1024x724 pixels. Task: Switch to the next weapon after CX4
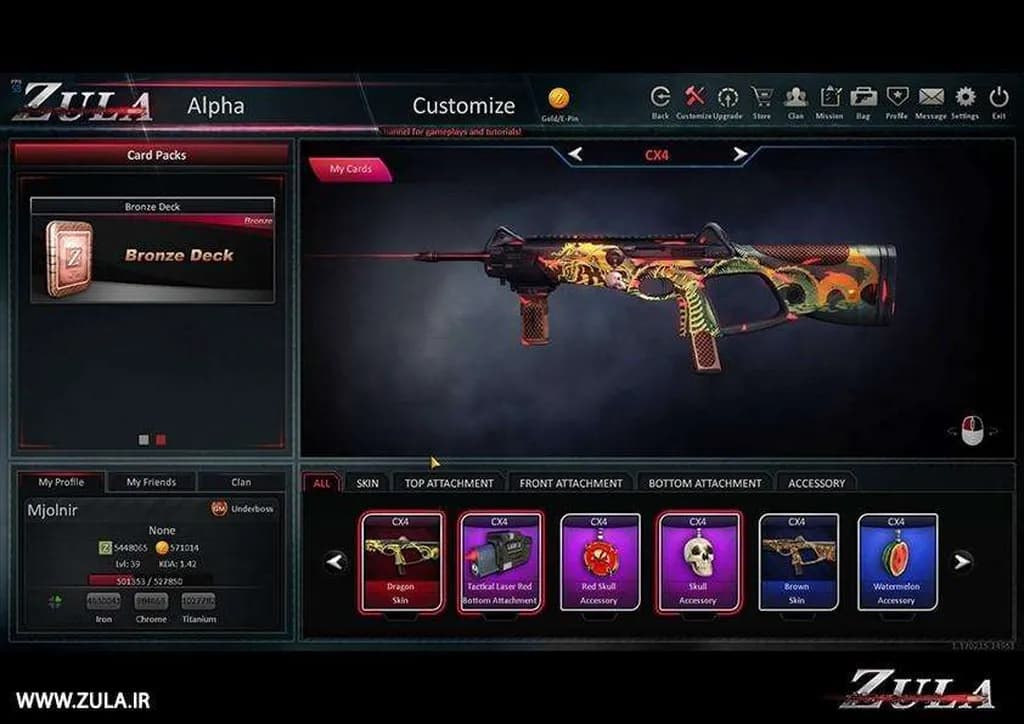(x=740, y=155)
